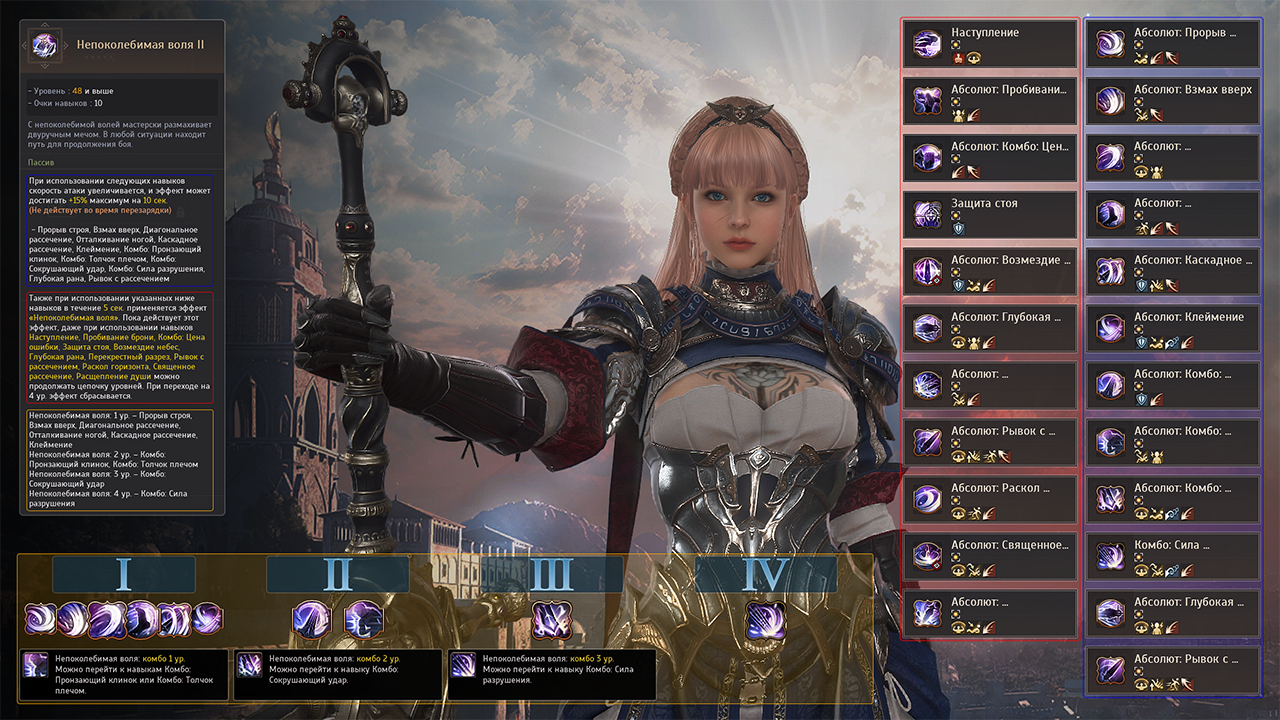Select the Абсолют: Взмах вверх skill
Image resolution: width=1280 pixels, height=720 pixels.
coord(1173,101)
